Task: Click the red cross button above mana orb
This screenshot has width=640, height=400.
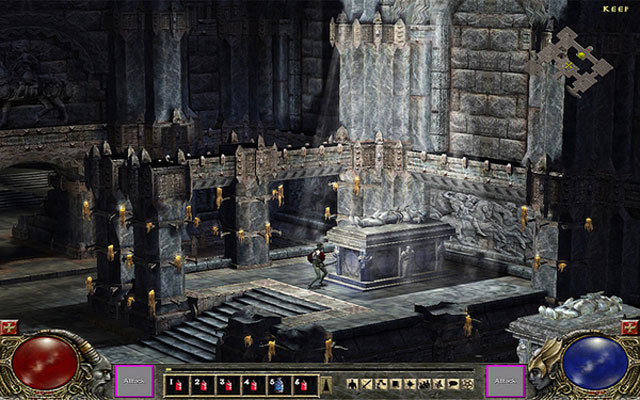Action: point(632,328)
